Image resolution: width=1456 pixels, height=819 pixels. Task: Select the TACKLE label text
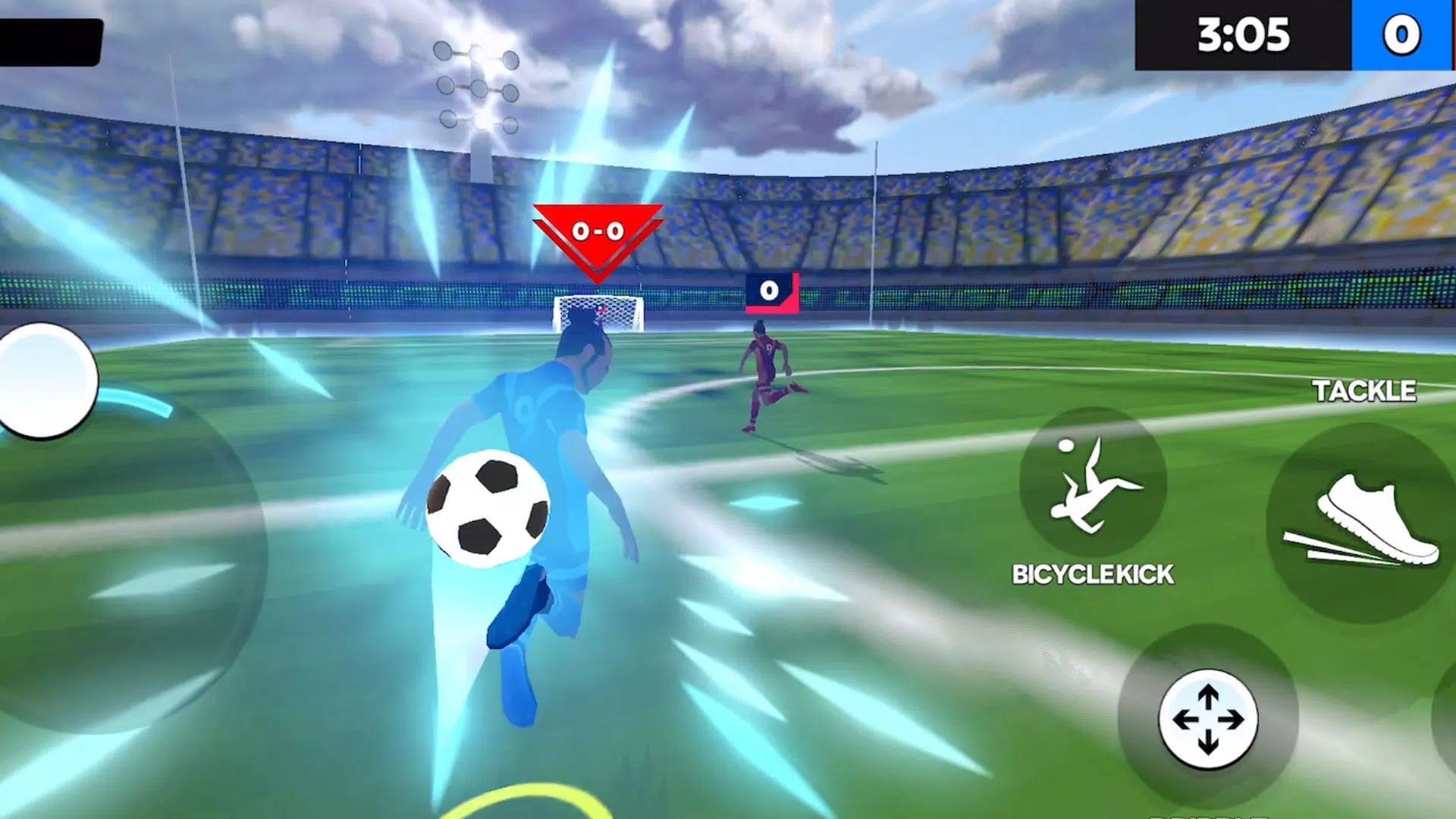1365,392
